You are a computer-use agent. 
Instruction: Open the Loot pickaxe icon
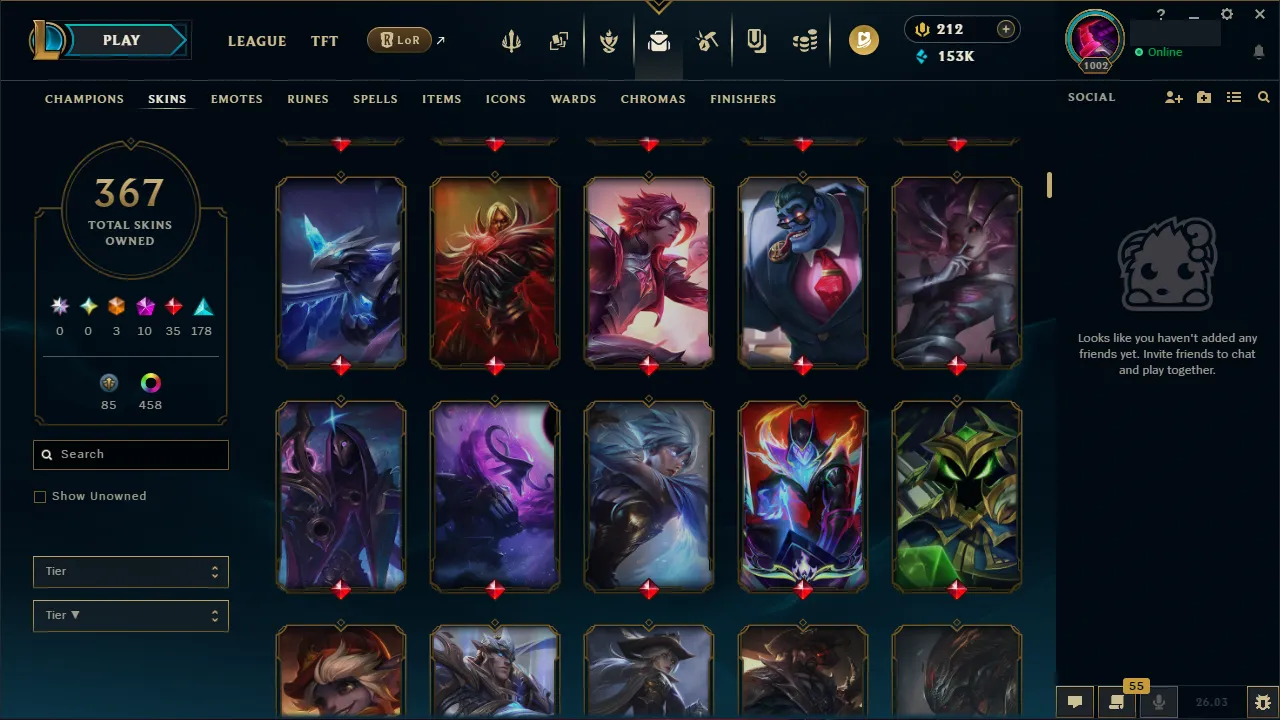click(707, 40)
